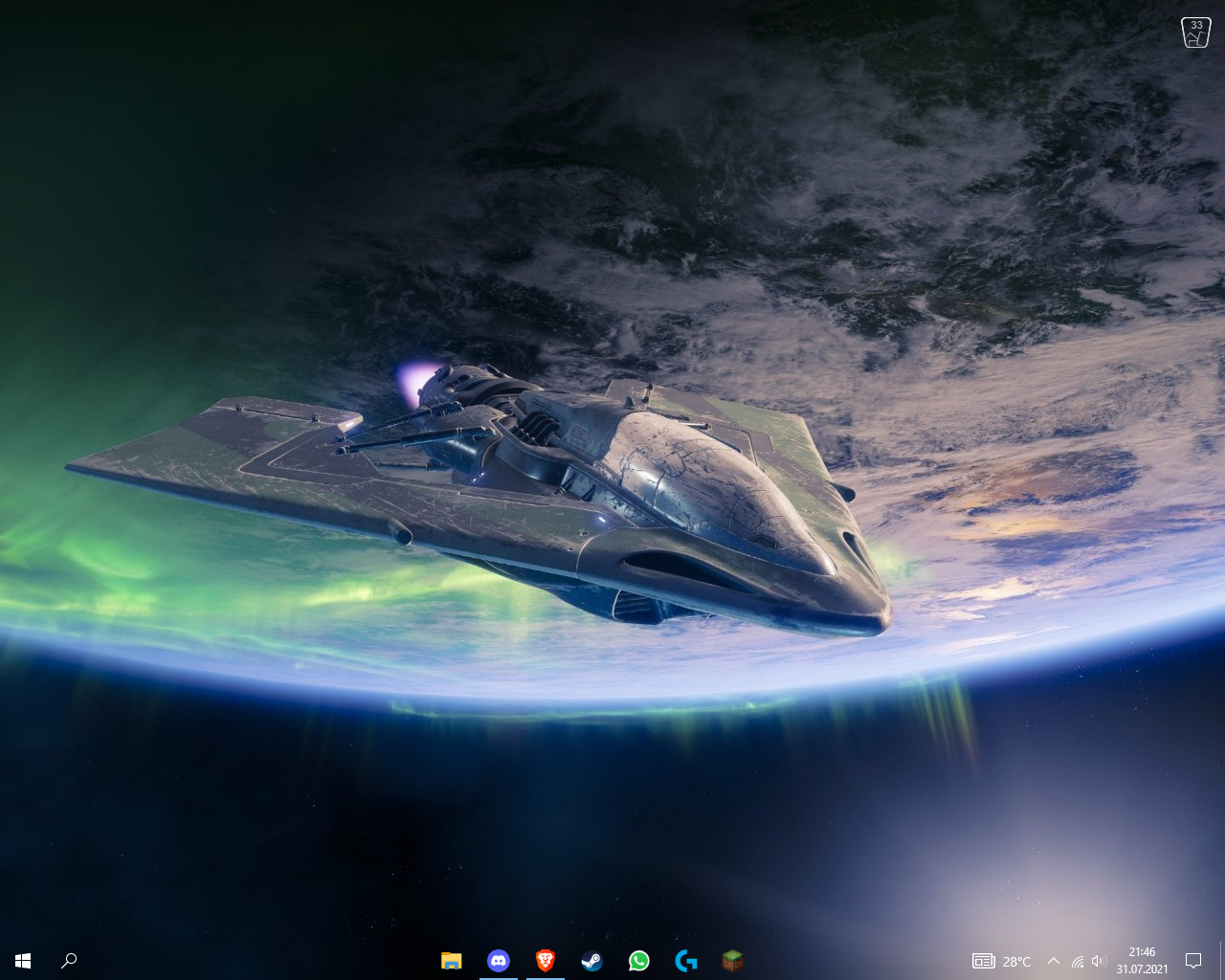The width and height of the screenshot is (1225, 980).
Task: Open Steam from the taskbar
Action: click(x=591, y=961)
